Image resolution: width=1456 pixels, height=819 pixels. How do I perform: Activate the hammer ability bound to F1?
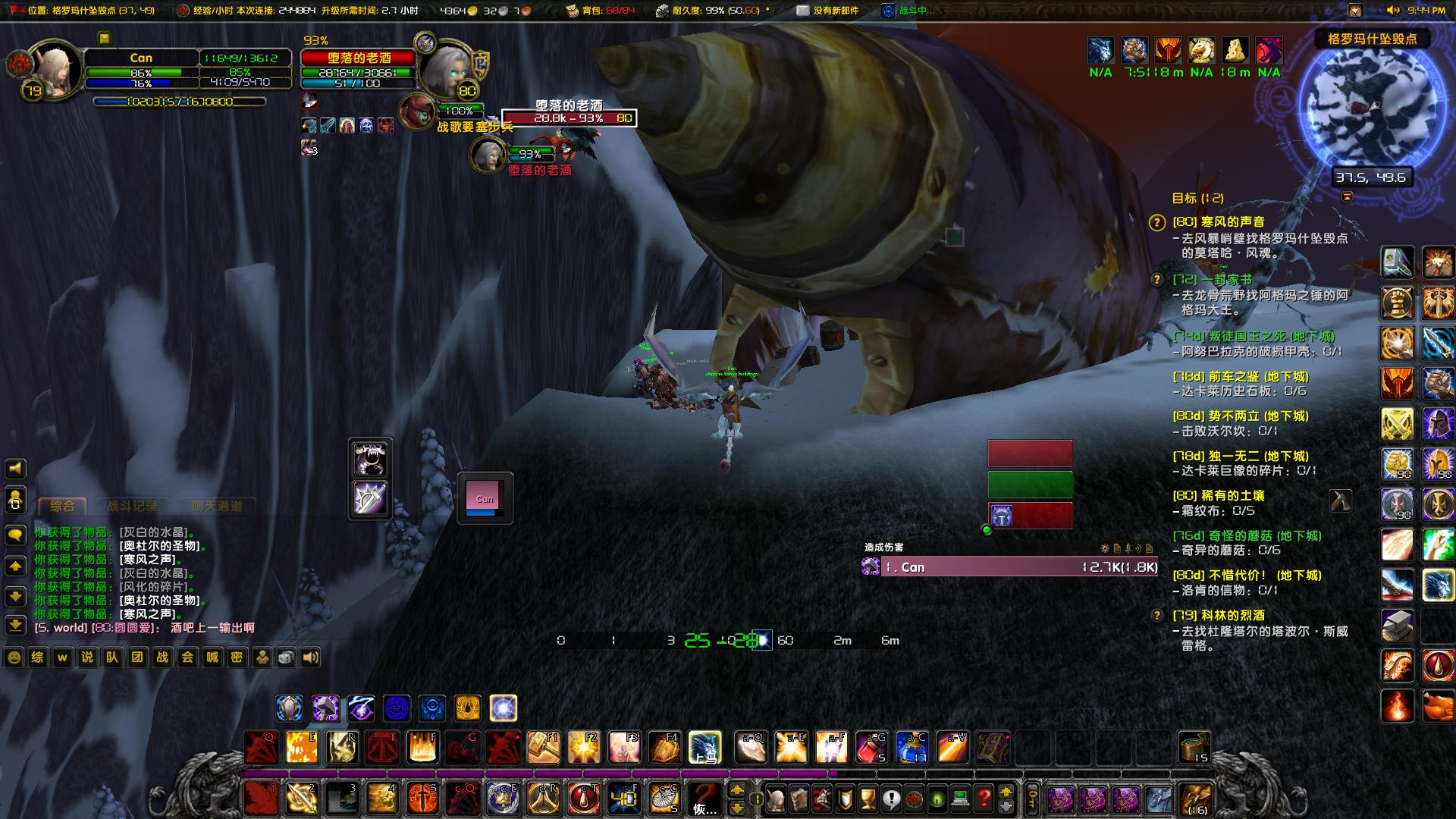543,748
